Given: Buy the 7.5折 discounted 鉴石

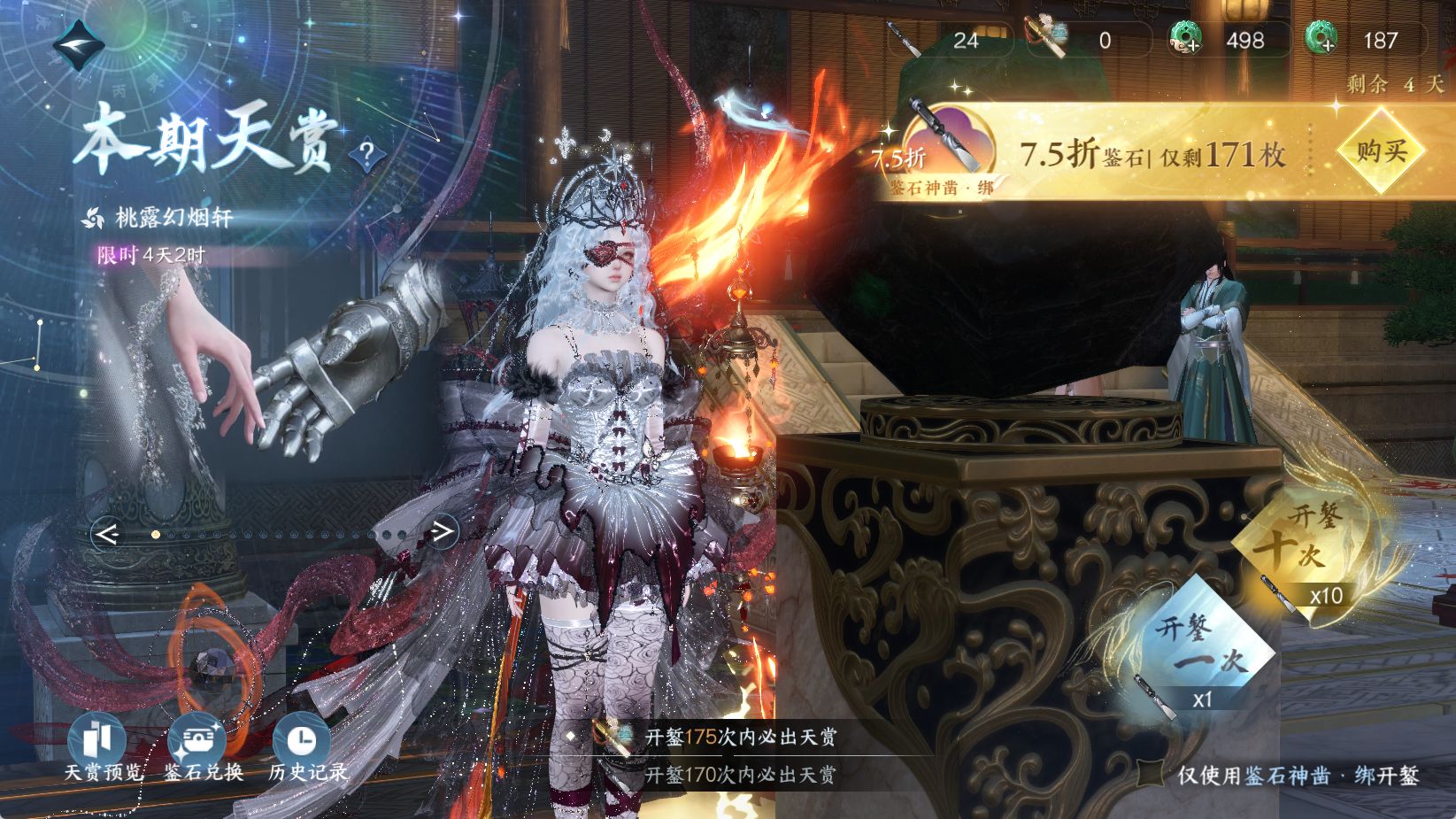Looking at the screenshot, I should click(x=1381, y=151).
